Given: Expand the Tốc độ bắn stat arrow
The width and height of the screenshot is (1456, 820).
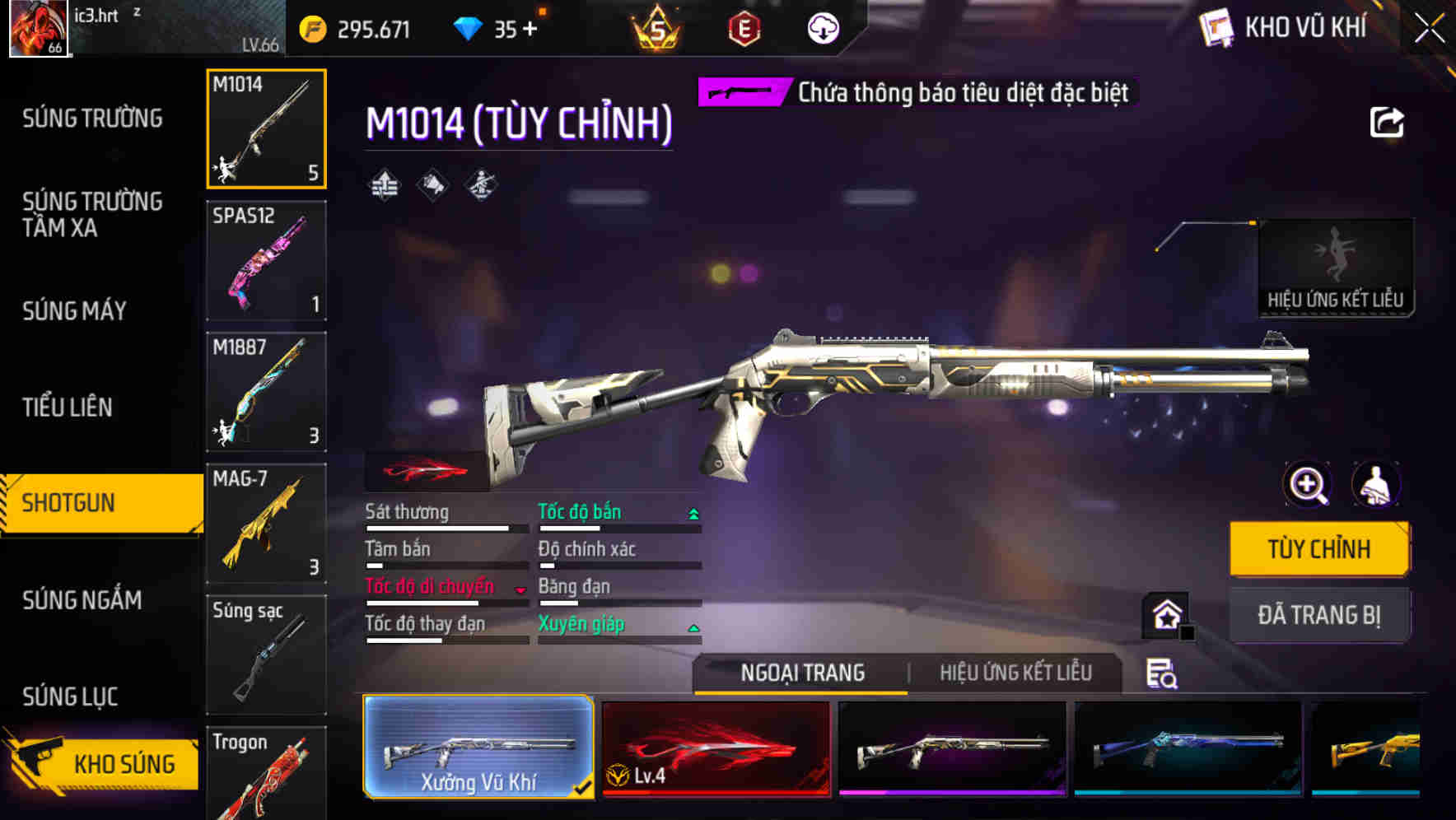Looking at the screenshot, I should pos(693,512).
